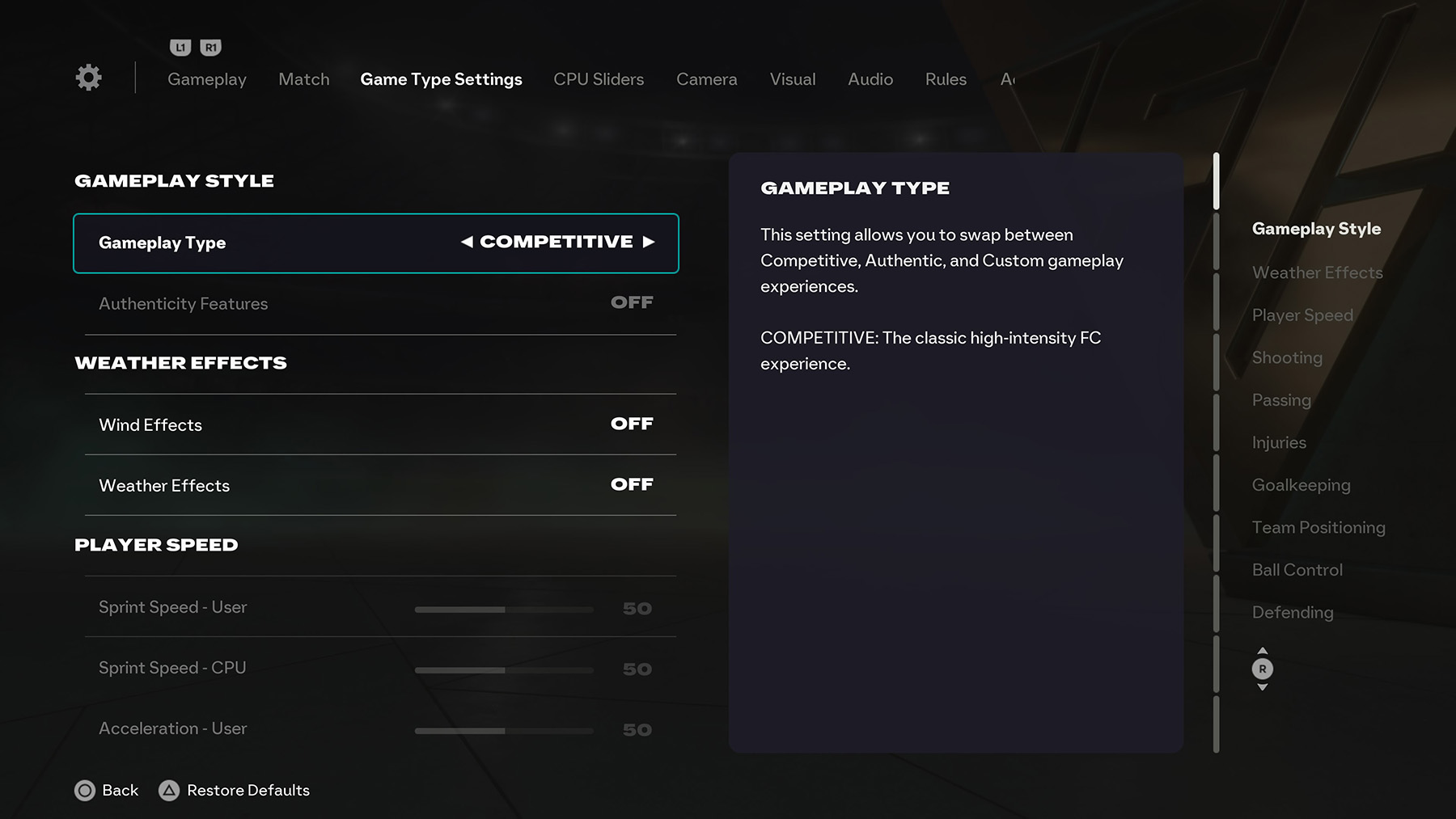Click the R stick scroll indicator icon
The height and width of the screenshot is (819, 1456).
pyautogui.click(x=1263, y=669)
